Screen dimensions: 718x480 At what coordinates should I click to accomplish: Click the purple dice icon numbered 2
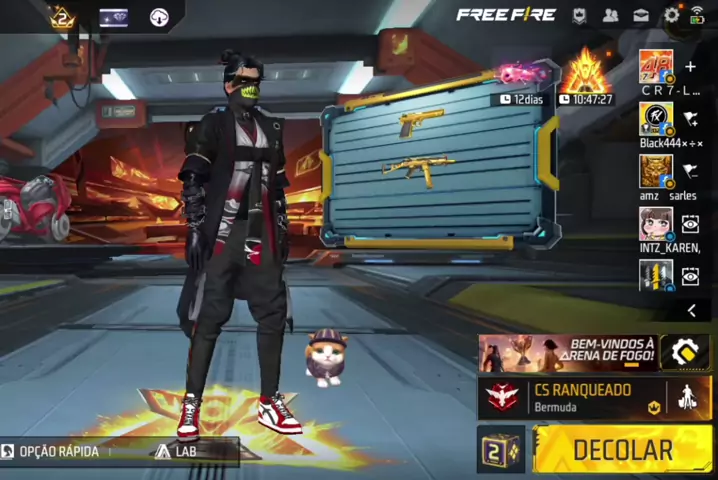(x=501, y=450)
